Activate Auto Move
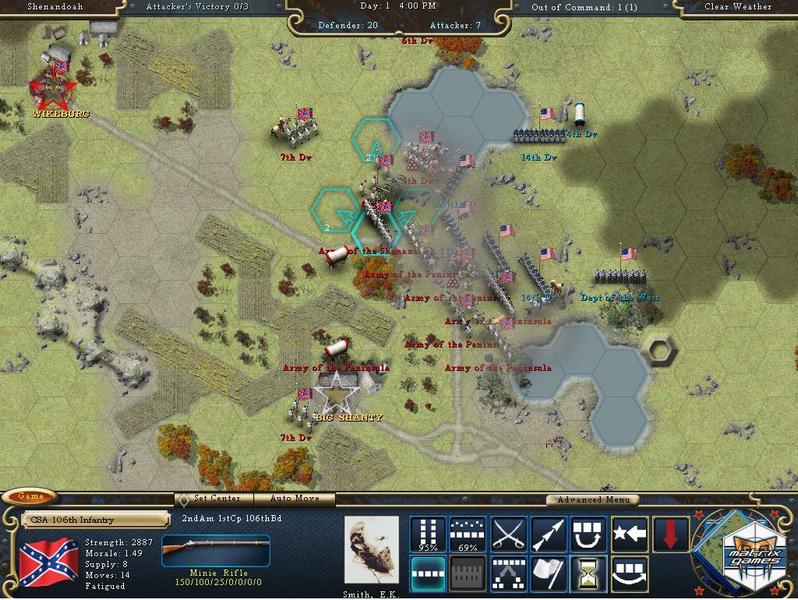798x600 pixels. coord(294,498)
